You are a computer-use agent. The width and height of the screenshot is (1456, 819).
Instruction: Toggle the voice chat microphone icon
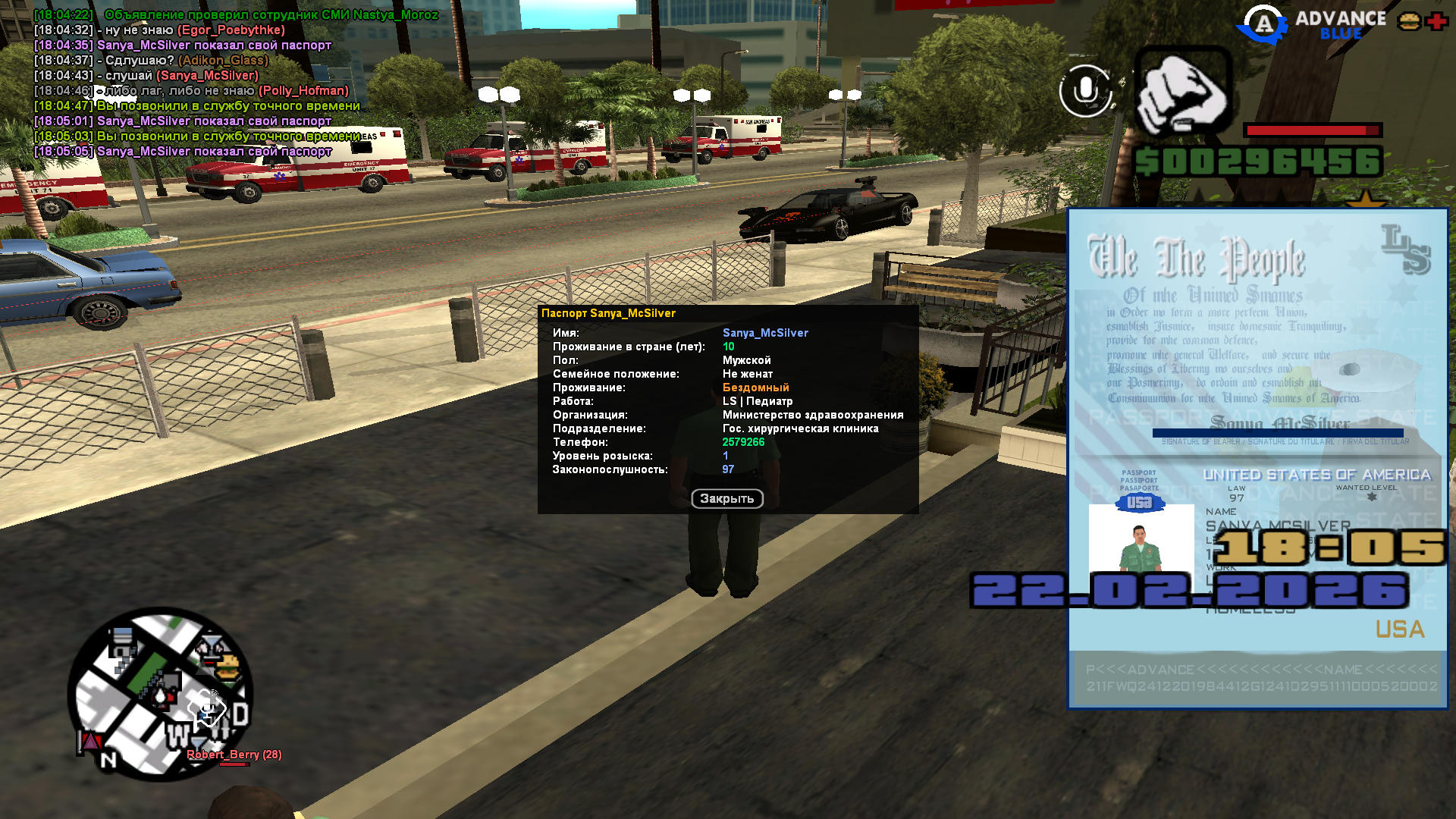tap(1085, 91)
